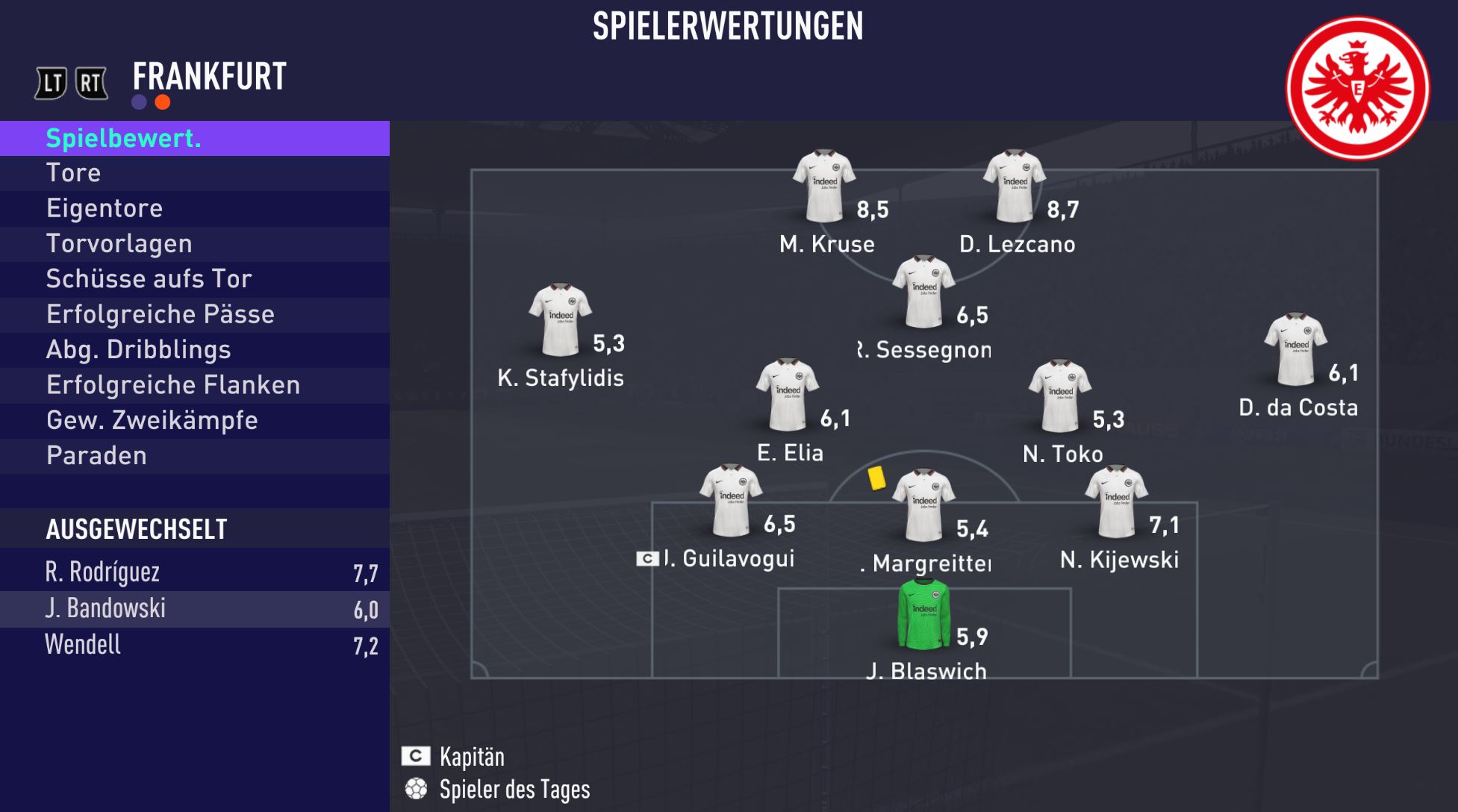Select the Spielbewert. stat category
This screenshot has width=1458, height=812.
click(x=194, y=139)
